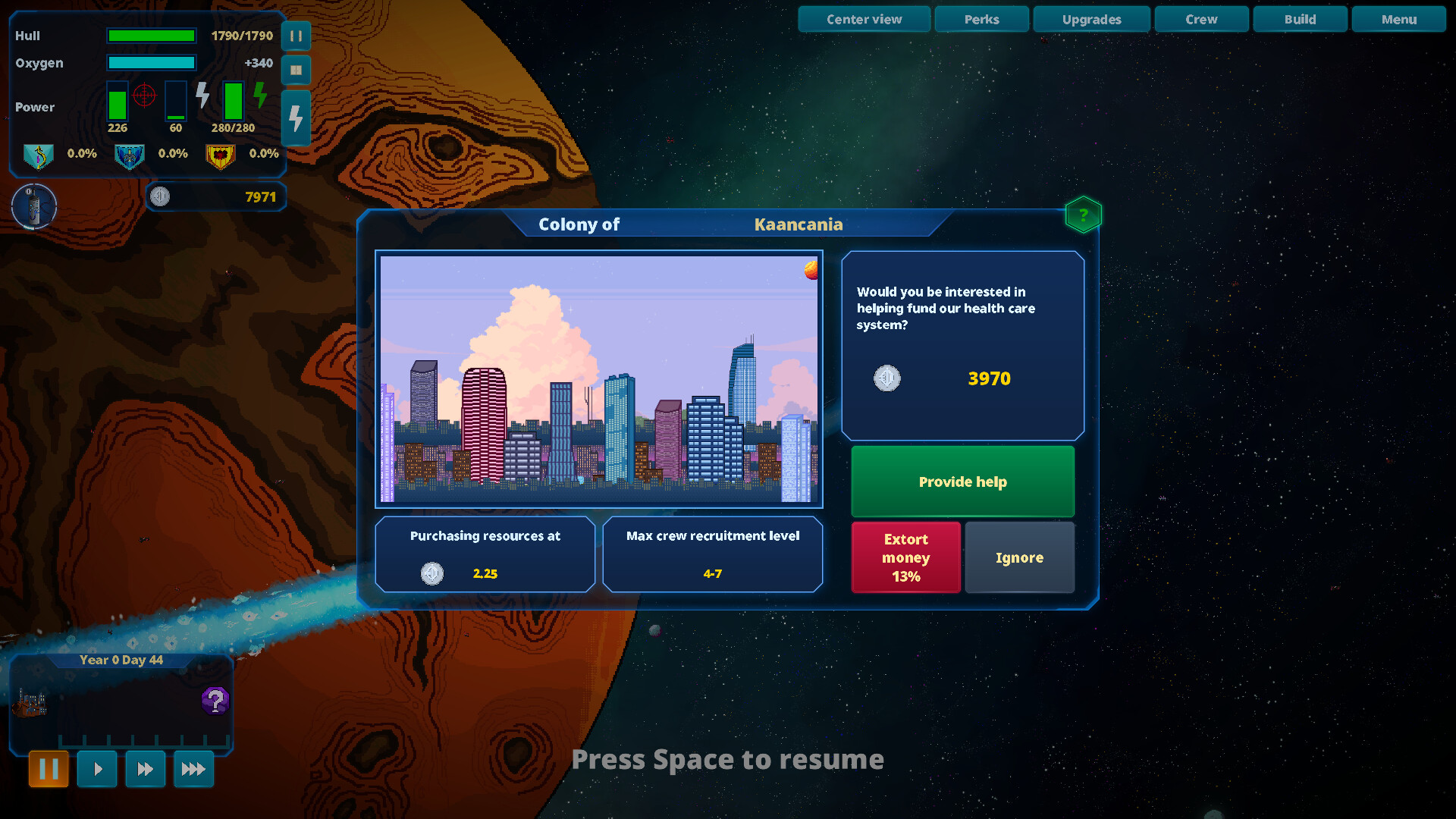This screenshot has width=1456, height=819.
Task: Select the white lightning bolt power icon
Action: pos(202,96)
